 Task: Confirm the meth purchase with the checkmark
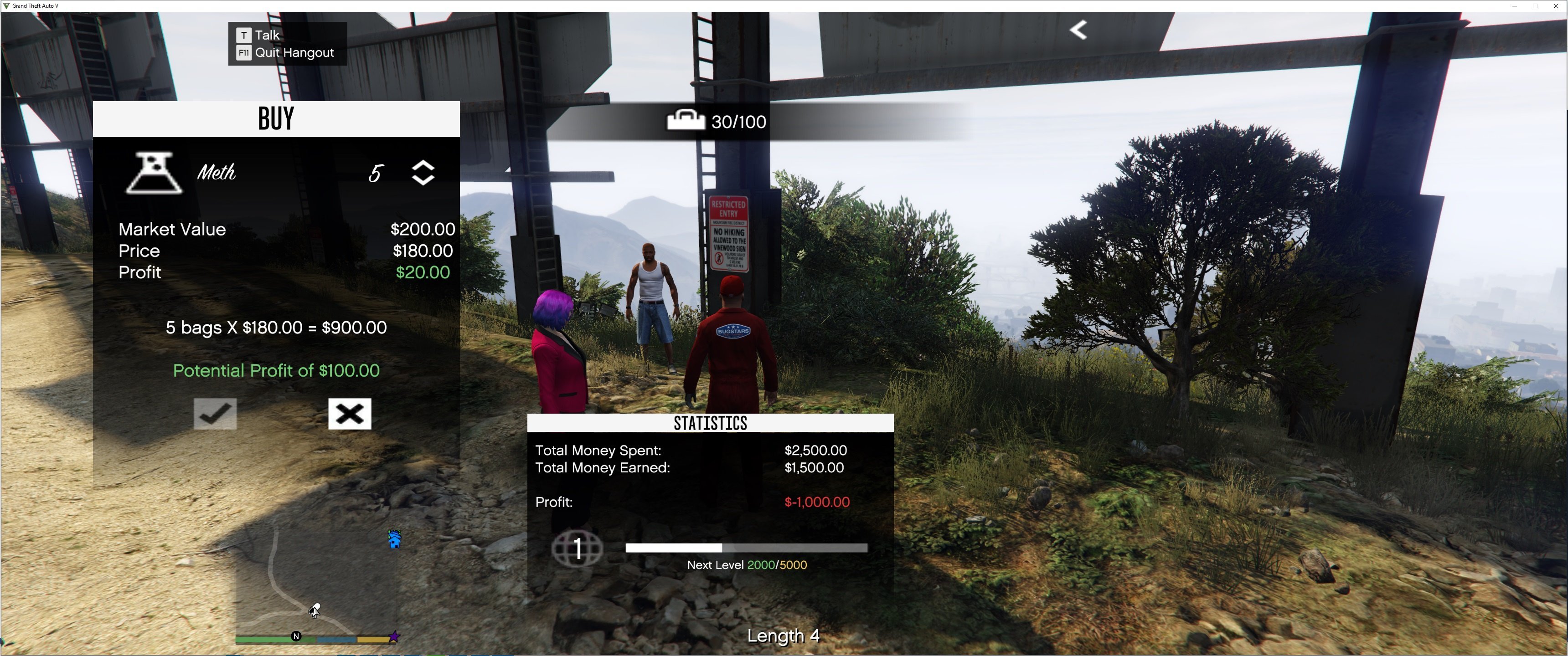pos(215,414)
